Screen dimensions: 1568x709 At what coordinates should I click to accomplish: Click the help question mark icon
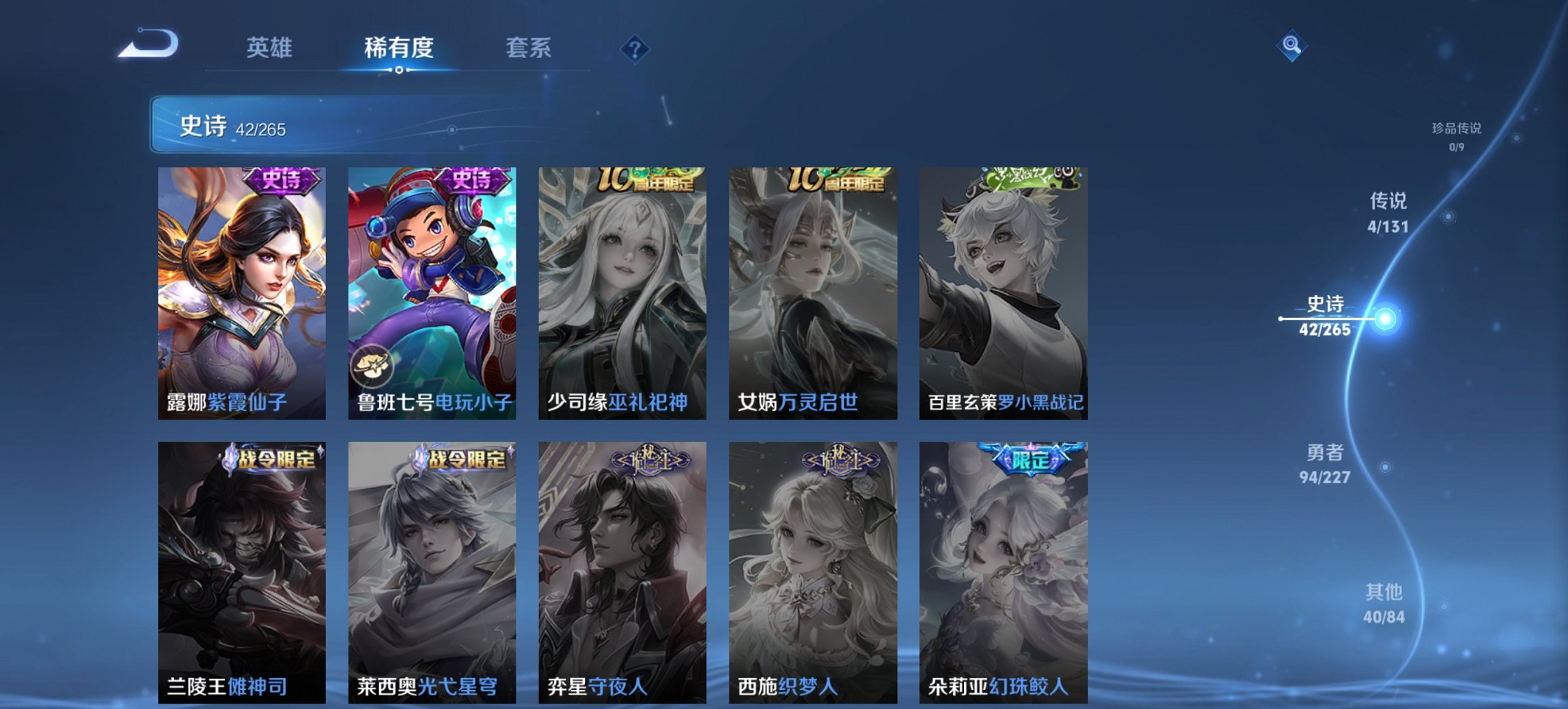click(634, 48)
